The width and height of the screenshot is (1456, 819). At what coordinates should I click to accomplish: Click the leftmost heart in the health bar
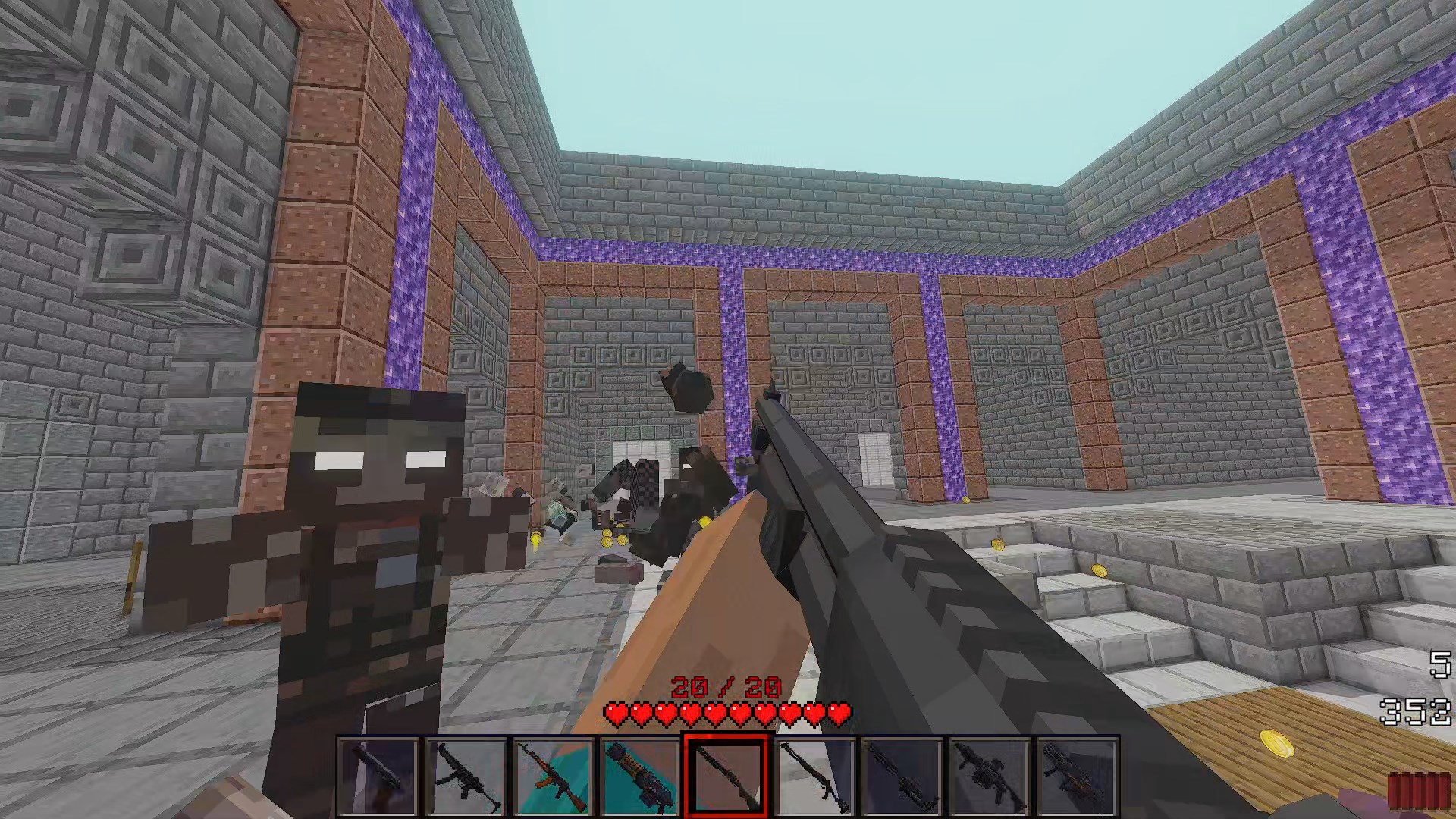coord(616,714)
